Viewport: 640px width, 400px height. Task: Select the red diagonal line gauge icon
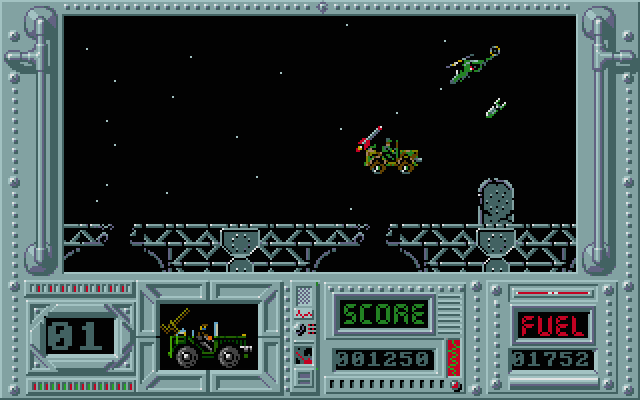[x=304, y=353]
